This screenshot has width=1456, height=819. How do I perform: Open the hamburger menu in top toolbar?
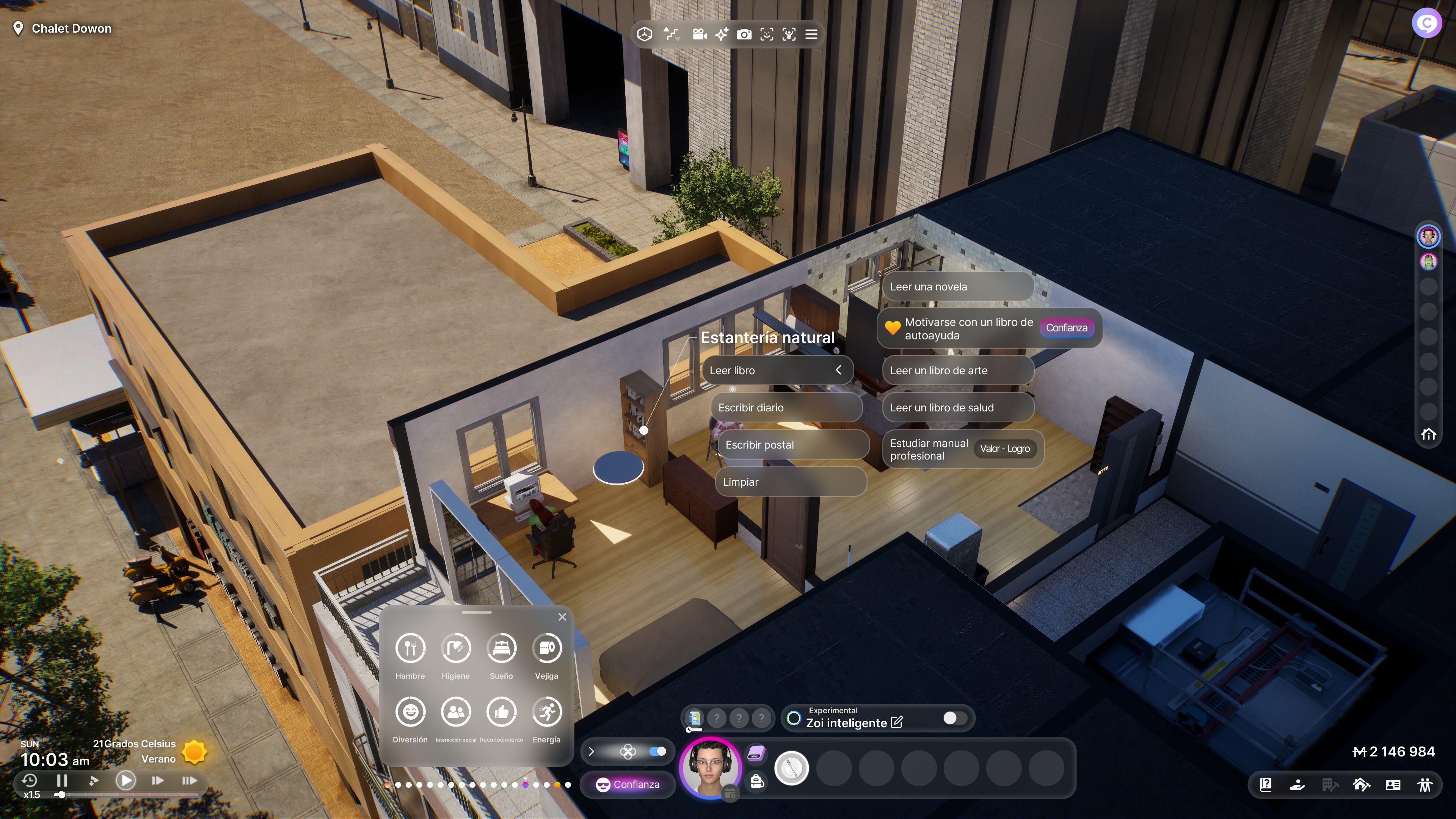(x=811, y=35)
